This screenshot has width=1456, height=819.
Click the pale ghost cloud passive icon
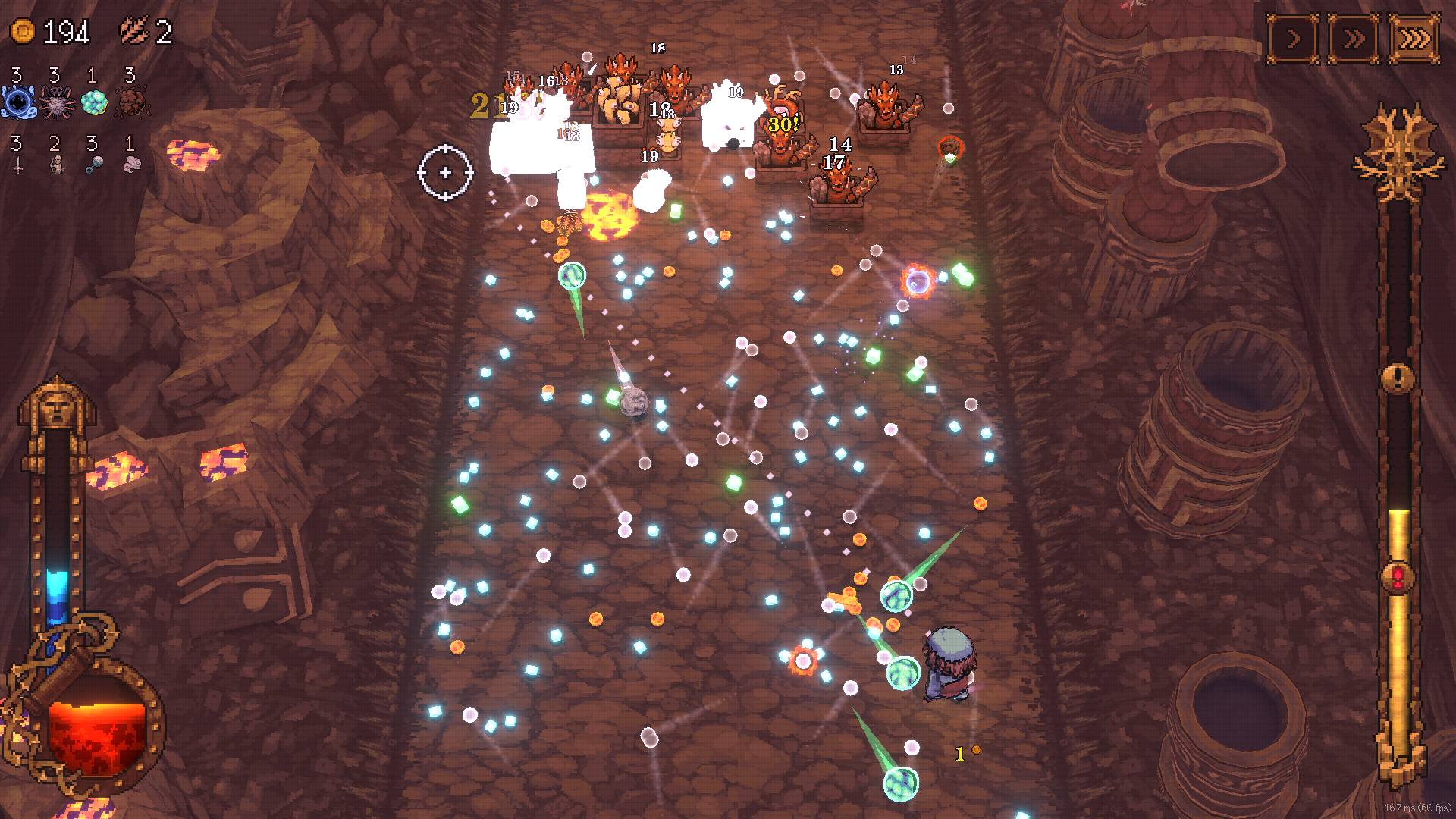[132, 165]
